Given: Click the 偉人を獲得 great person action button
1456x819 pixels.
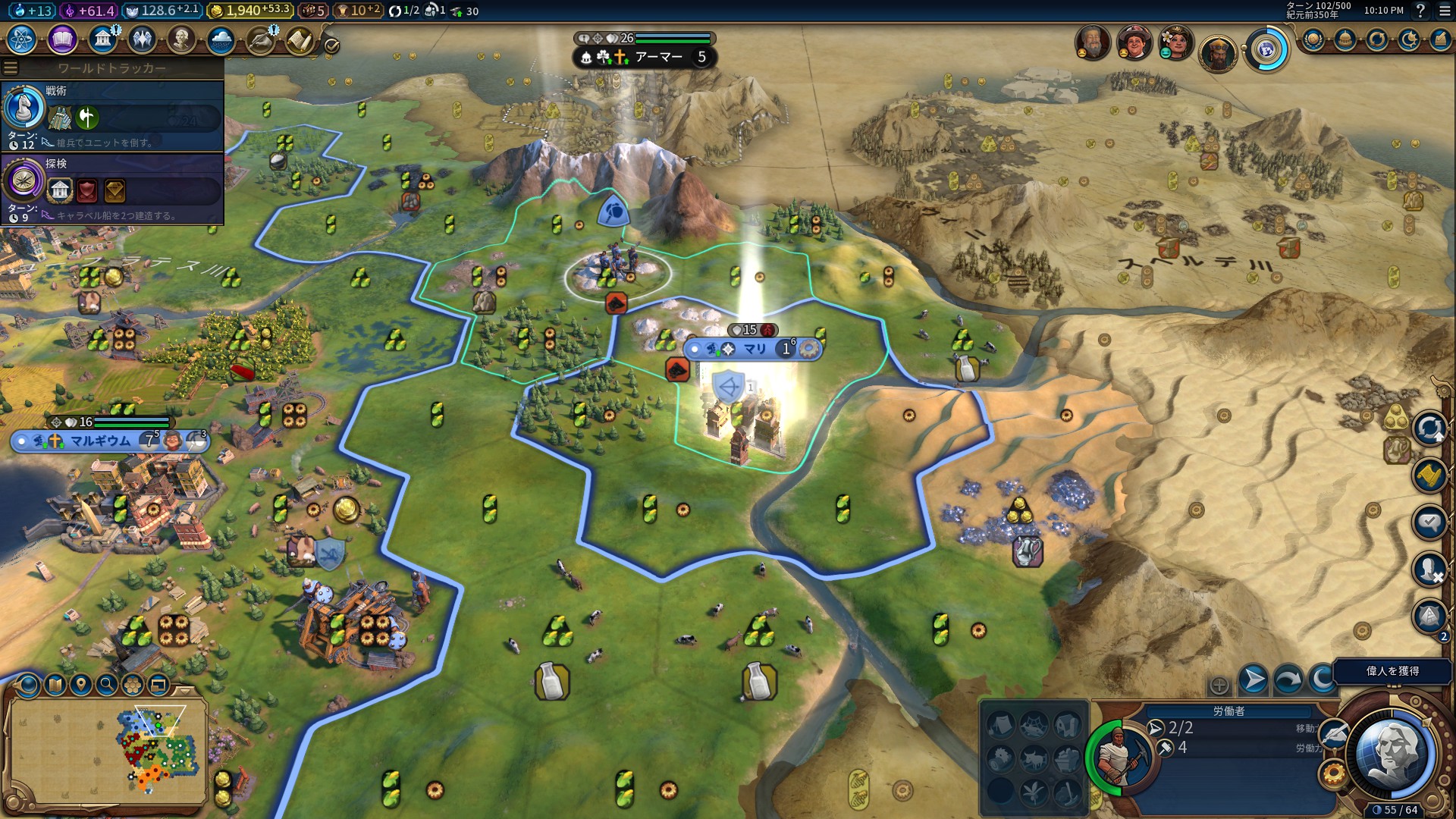Looking at the screenshot, I should 1392,671.
